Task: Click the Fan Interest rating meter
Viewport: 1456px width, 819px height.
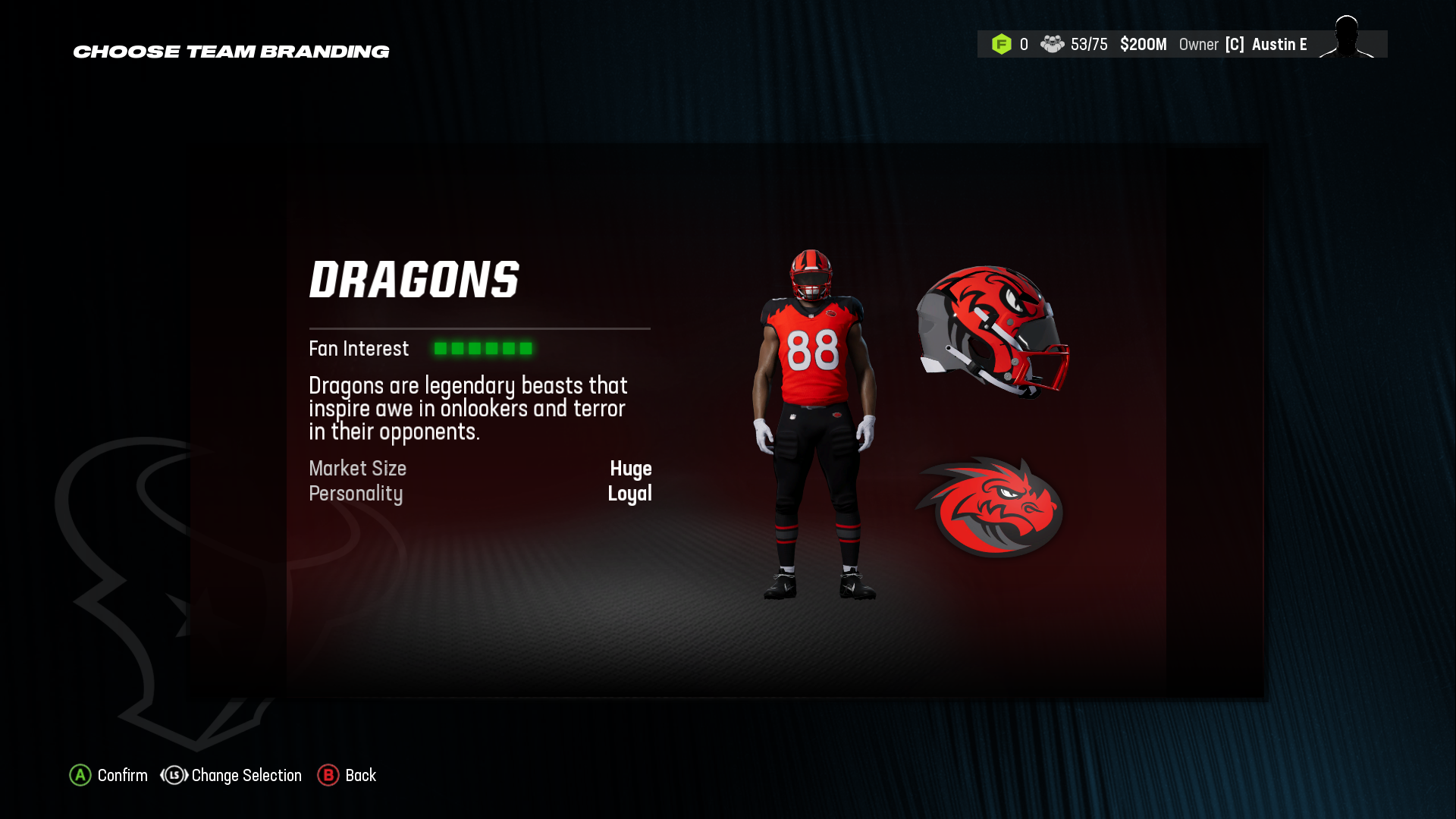Action: (483, 348)
